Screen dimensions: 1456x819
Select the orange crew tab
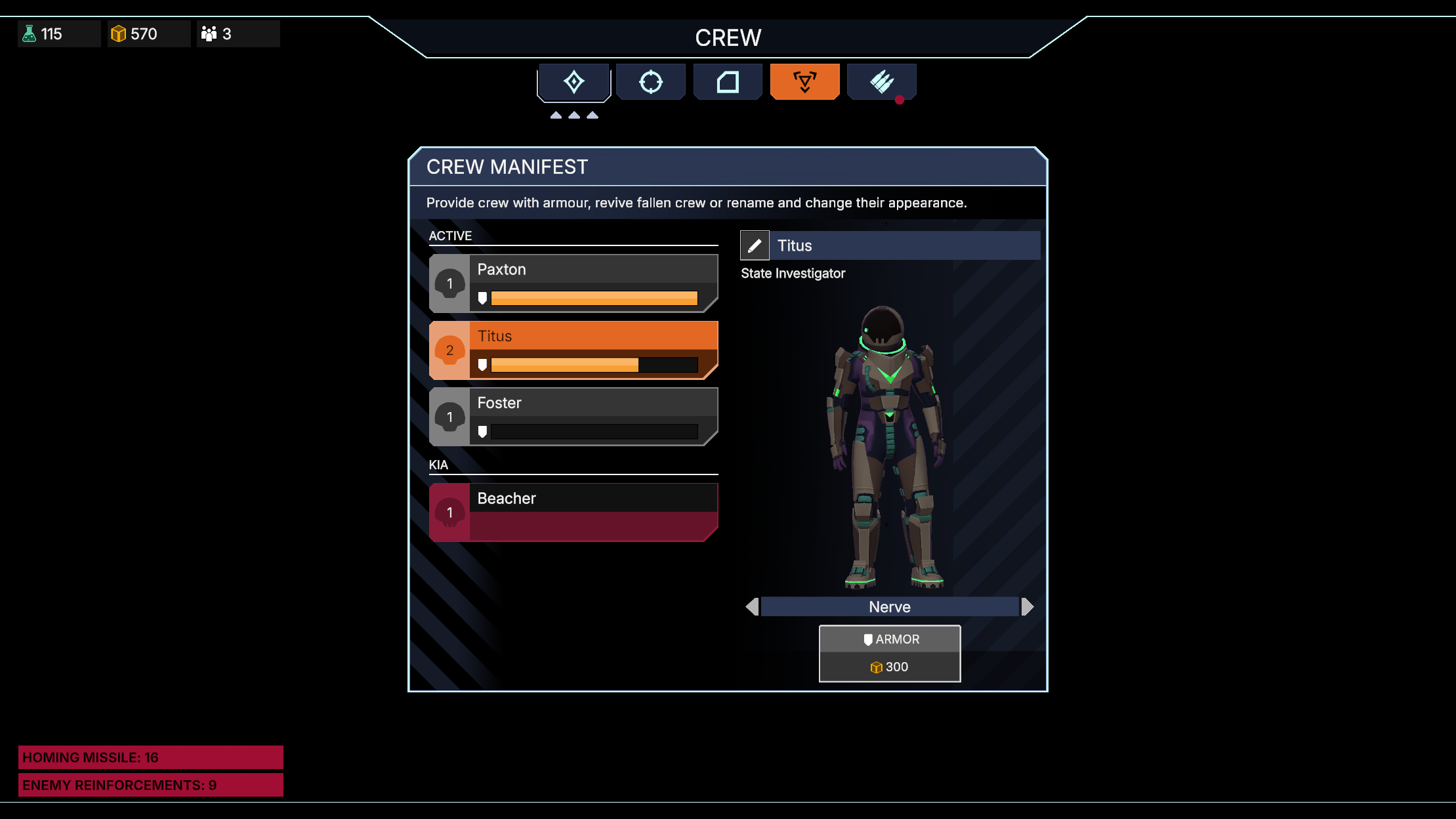[x=804, y=82]
